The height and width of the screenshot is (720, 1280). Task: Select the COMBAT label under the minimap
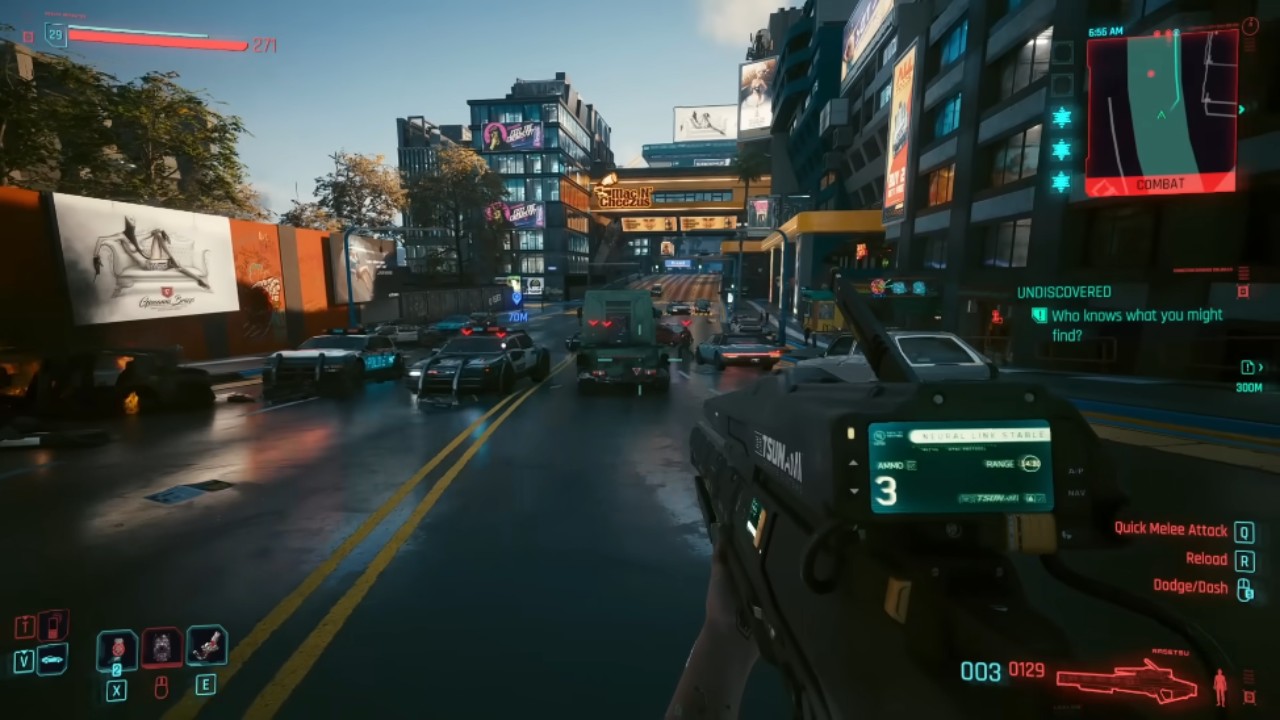[x=1161, y=184]
